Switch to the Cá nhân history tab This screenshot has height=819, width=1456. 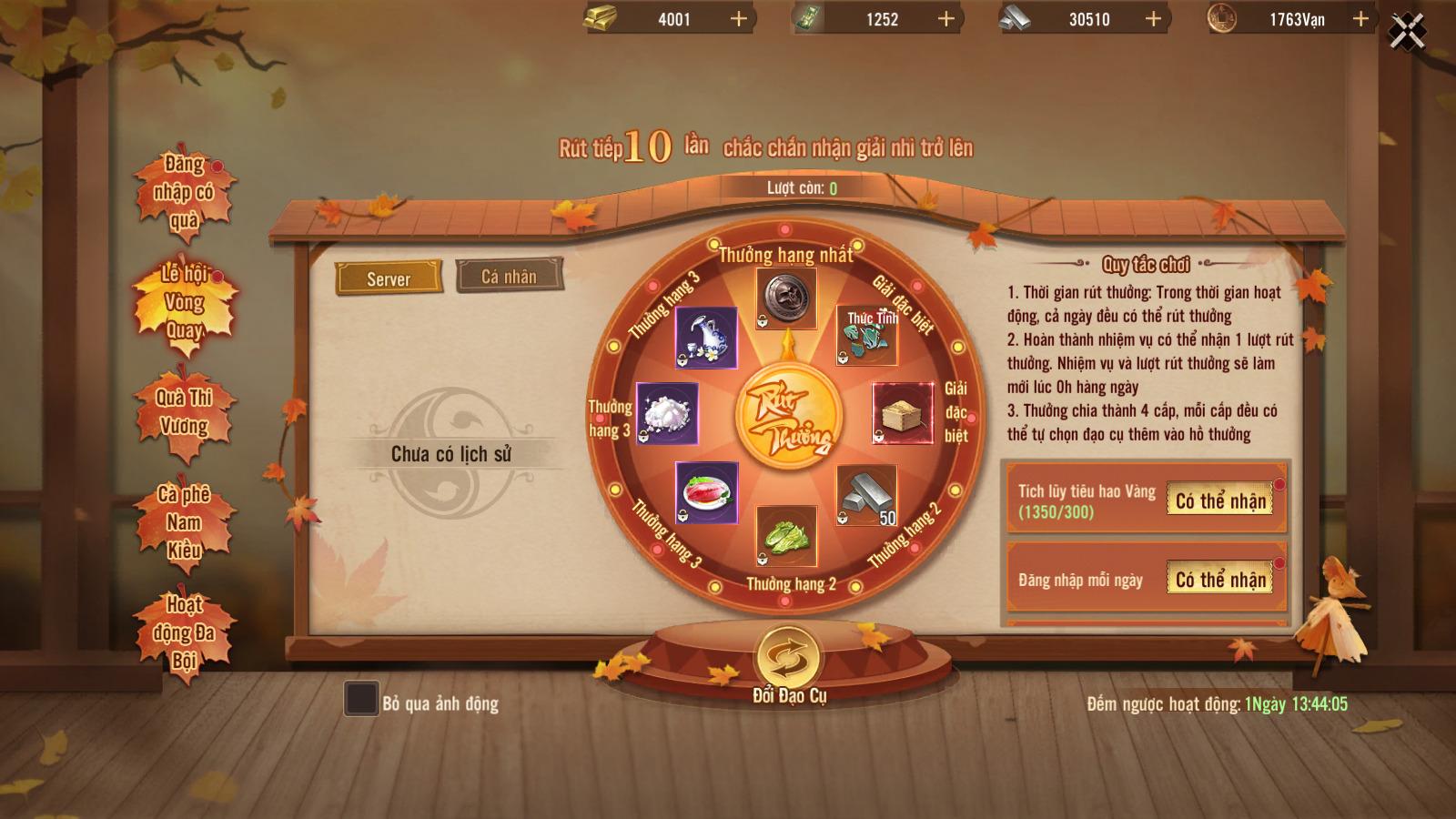click(509, 276)
